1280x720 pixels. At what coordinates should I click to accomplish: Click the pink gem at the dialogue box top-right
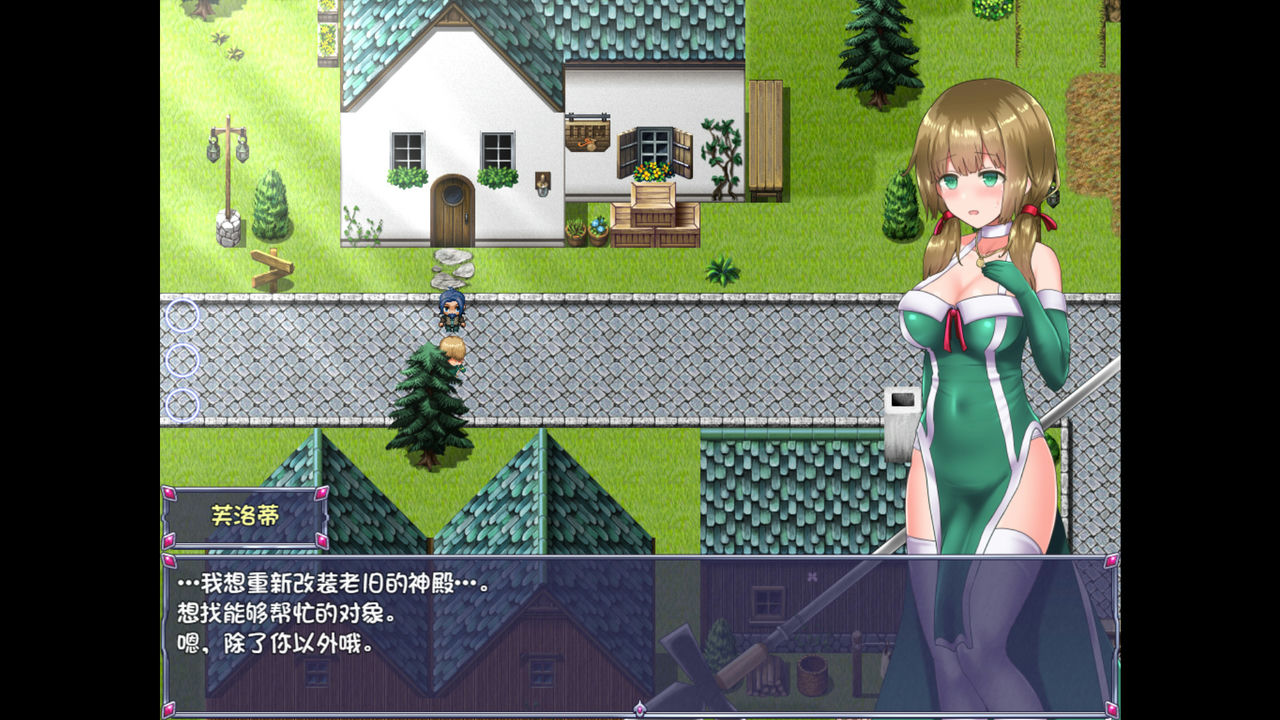pos(1112,562)
